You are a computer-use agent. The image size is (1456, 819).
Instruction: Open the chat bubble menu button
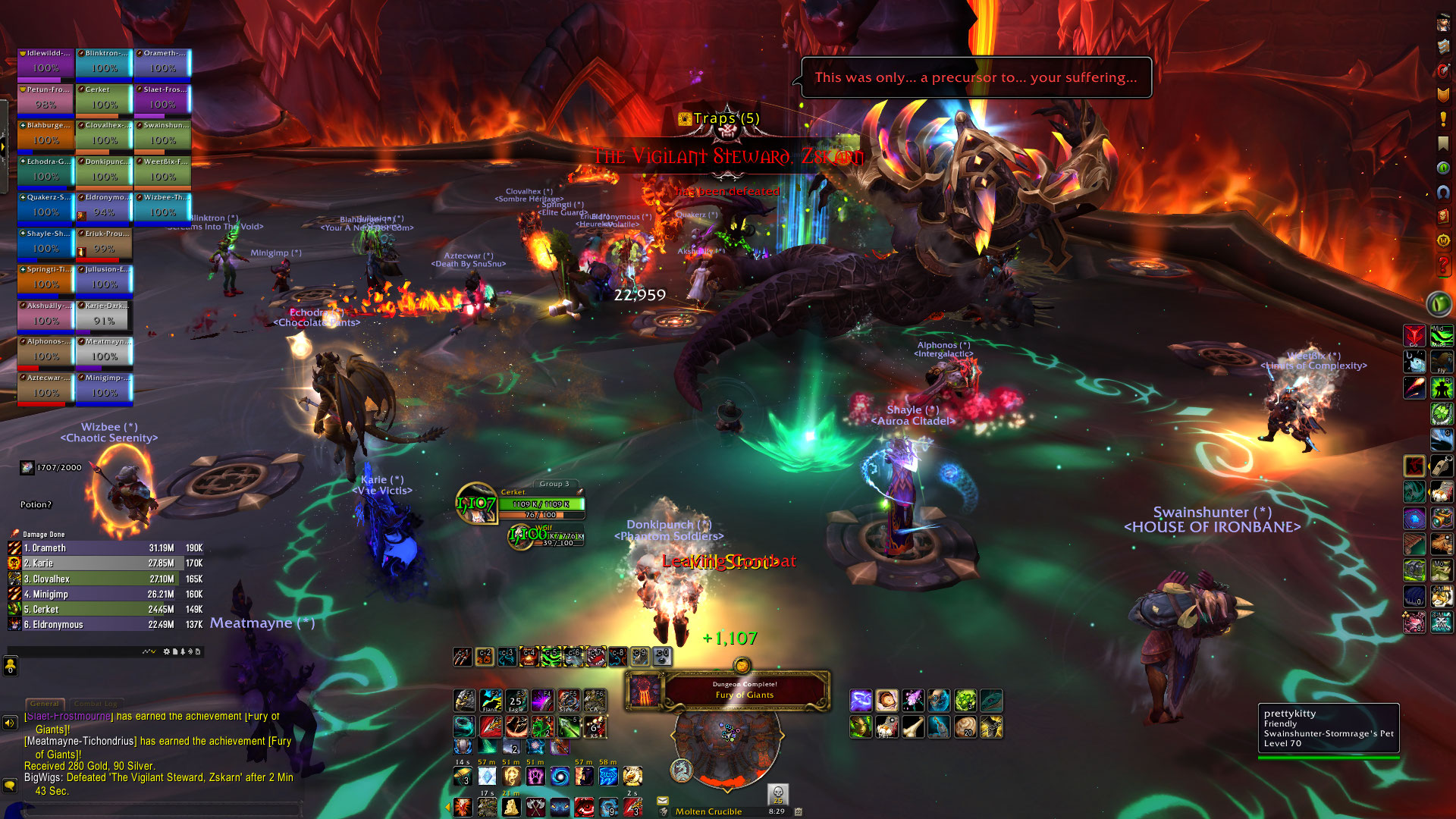10,785
